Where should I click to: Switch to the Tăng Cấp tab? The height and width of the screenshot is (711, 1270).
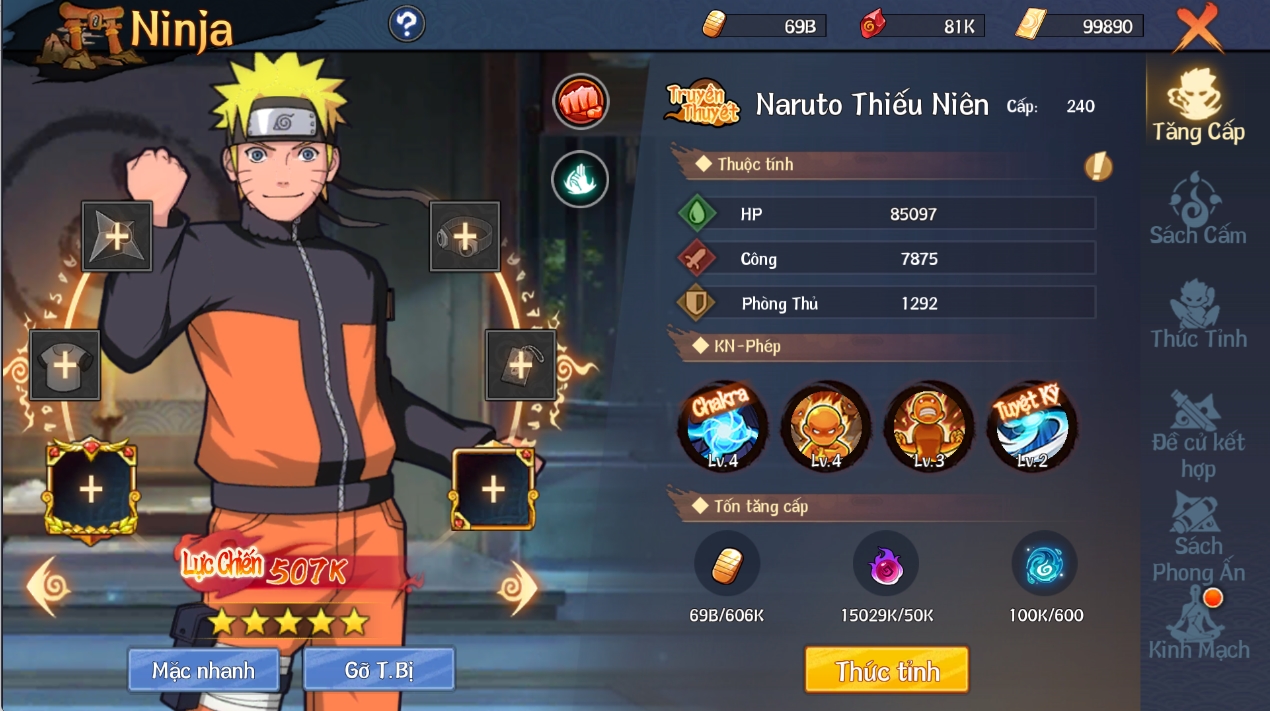(x=1198, y=106)
